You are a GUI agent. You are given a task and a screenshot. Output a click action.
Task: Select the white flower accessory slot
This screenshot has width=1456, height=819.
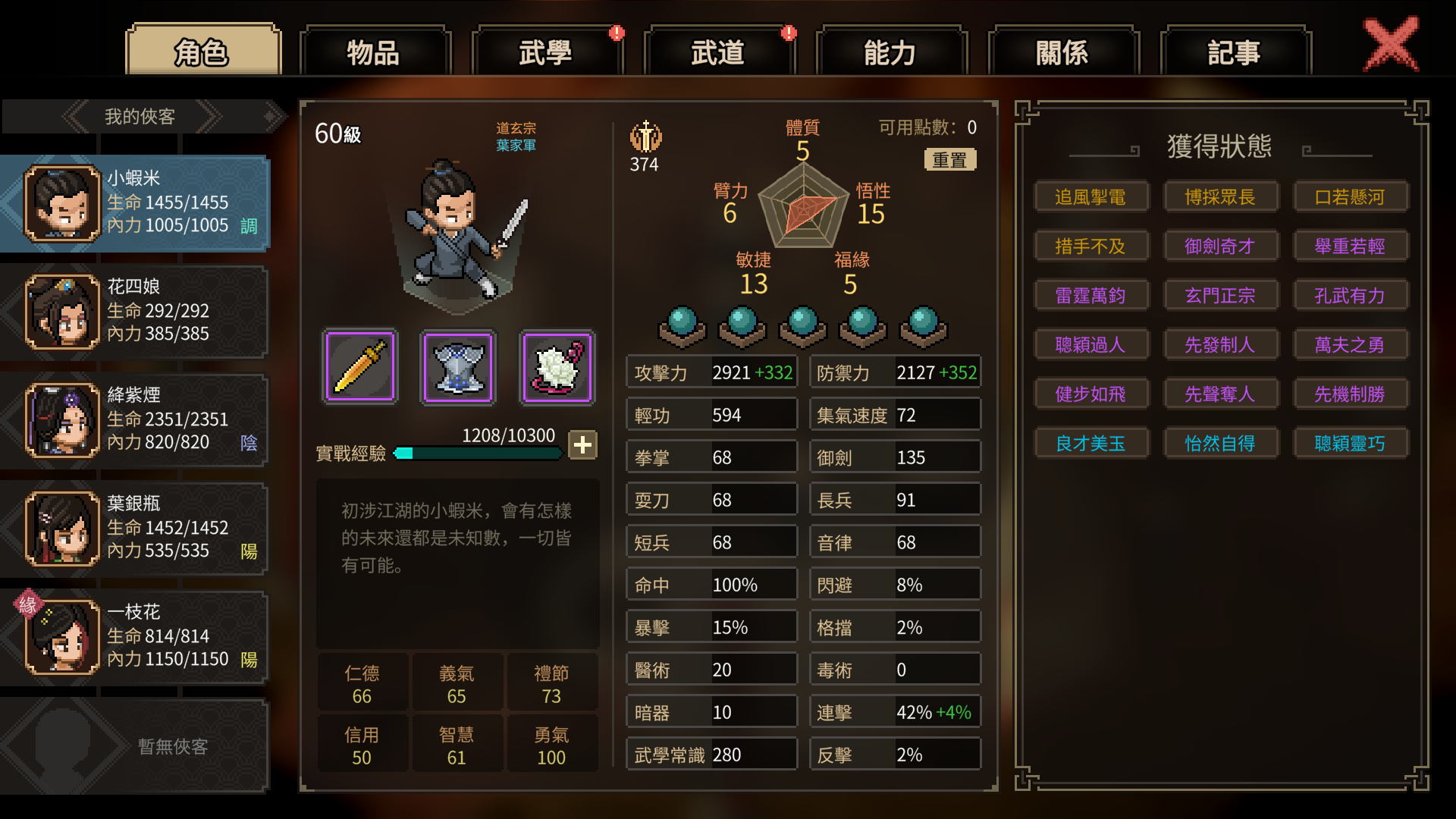pos(557,367)
